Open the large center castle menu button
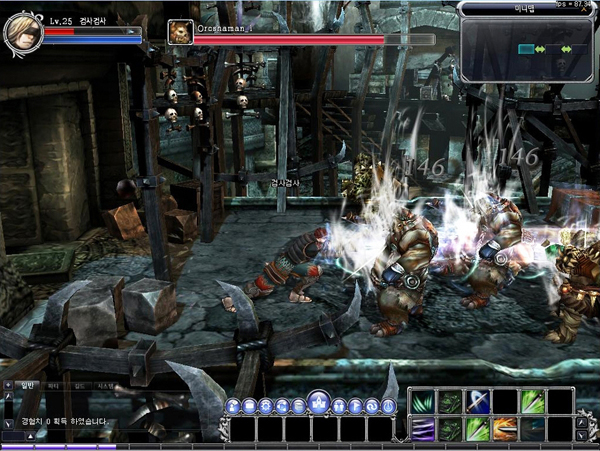The width and height of the screenshot is (600, 451). [x=319, y=401]
